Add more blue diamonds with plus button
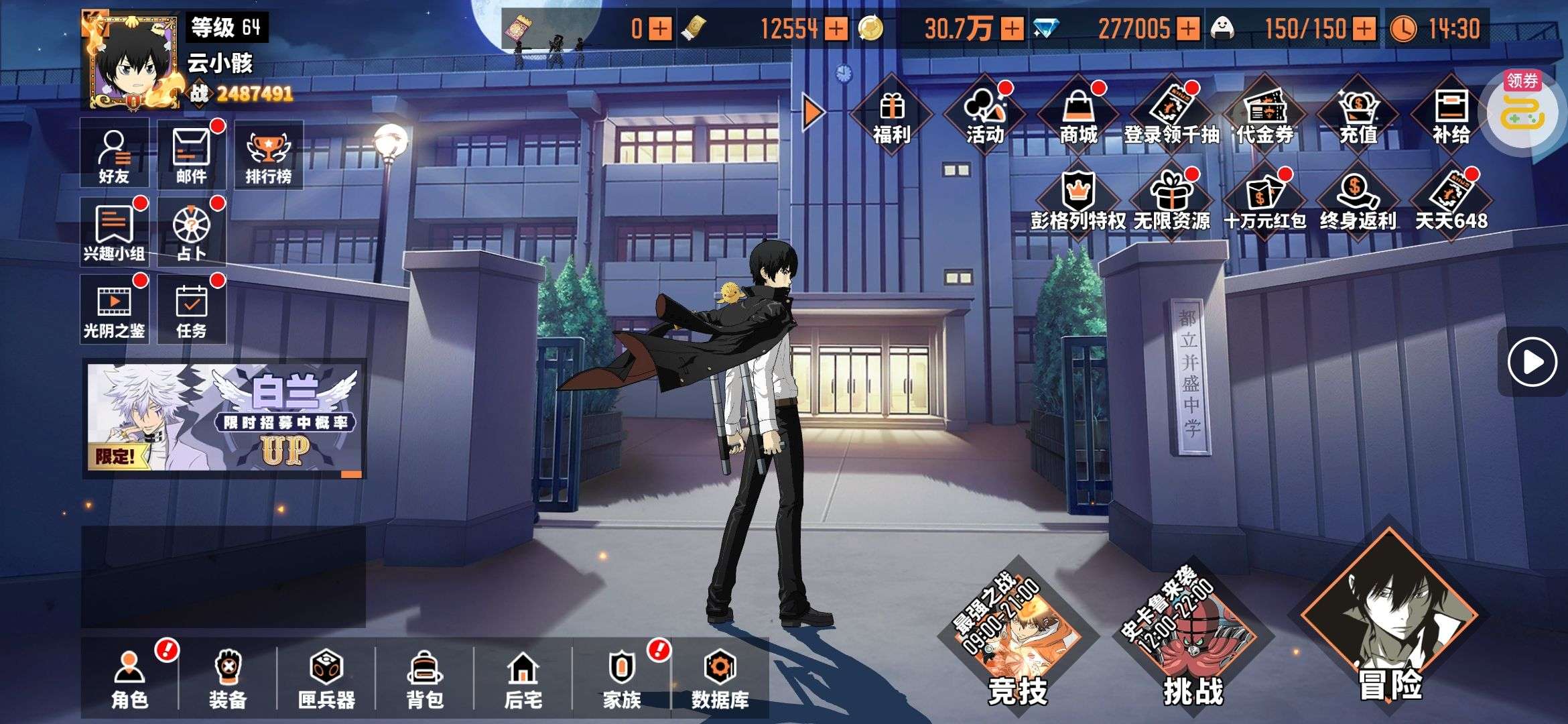This screenshot has height=724, width=1568. tap(1187, 29)
